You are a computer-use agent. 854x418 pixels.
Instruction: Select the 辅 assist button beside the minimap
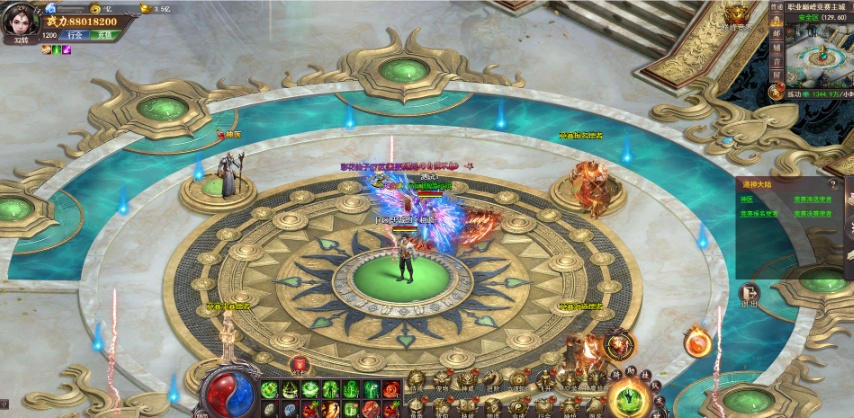click(x=777, y=47)
